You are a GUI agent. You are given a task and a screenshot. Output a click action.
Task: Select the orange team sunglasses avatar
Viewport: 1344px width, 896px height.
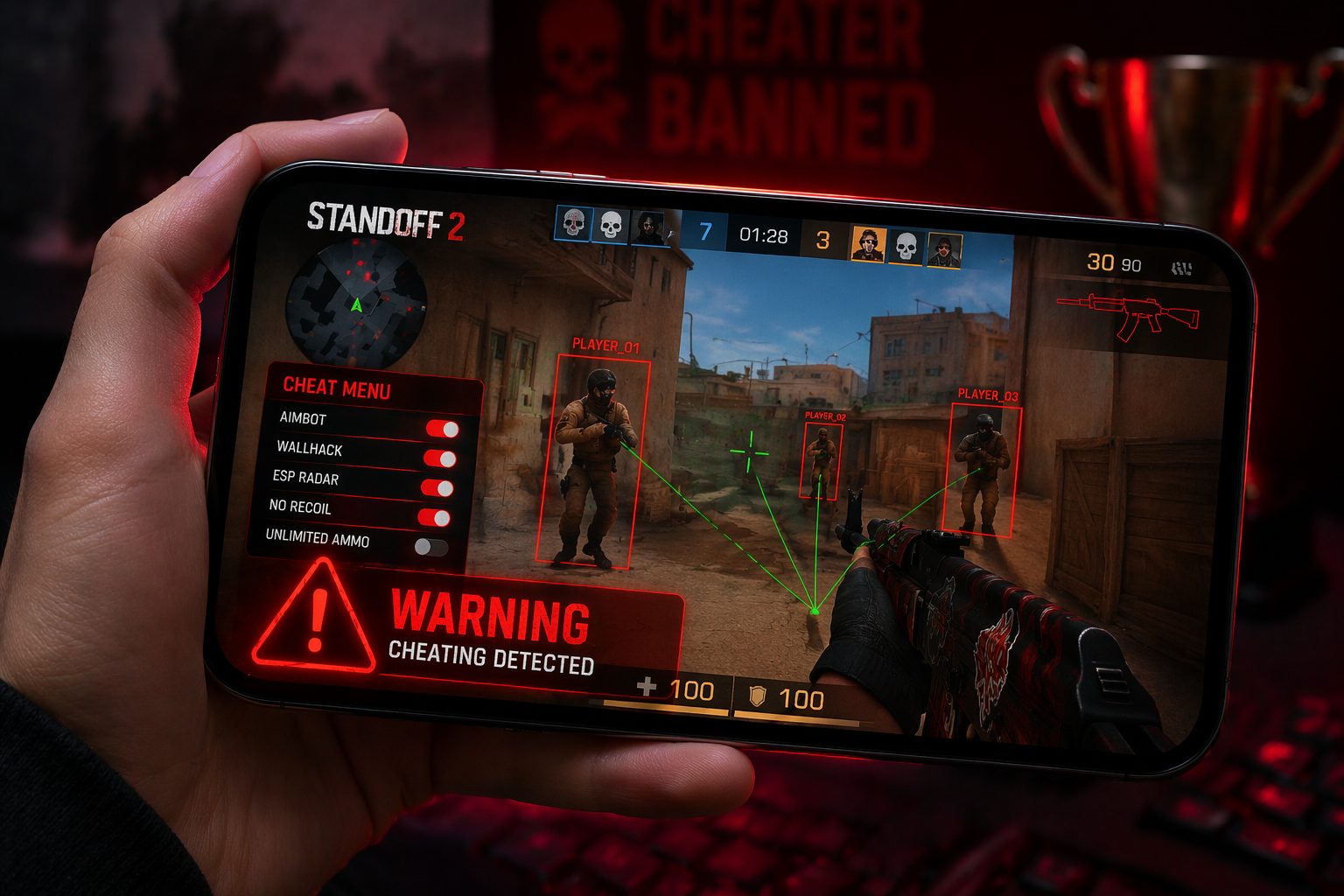(867, 245)
